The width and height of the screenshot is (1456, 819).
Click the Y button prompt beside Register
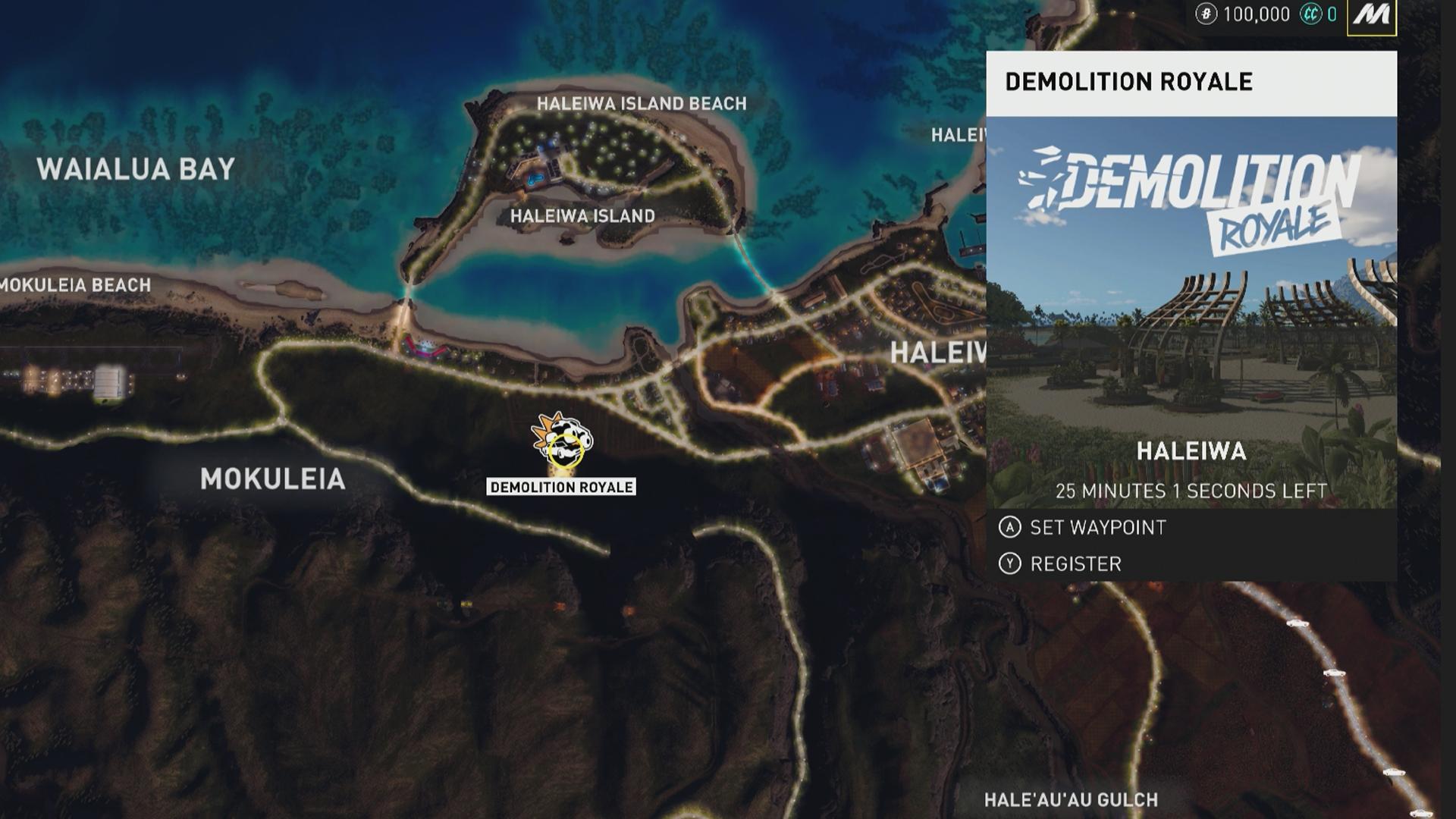[x=1010, y=563]
